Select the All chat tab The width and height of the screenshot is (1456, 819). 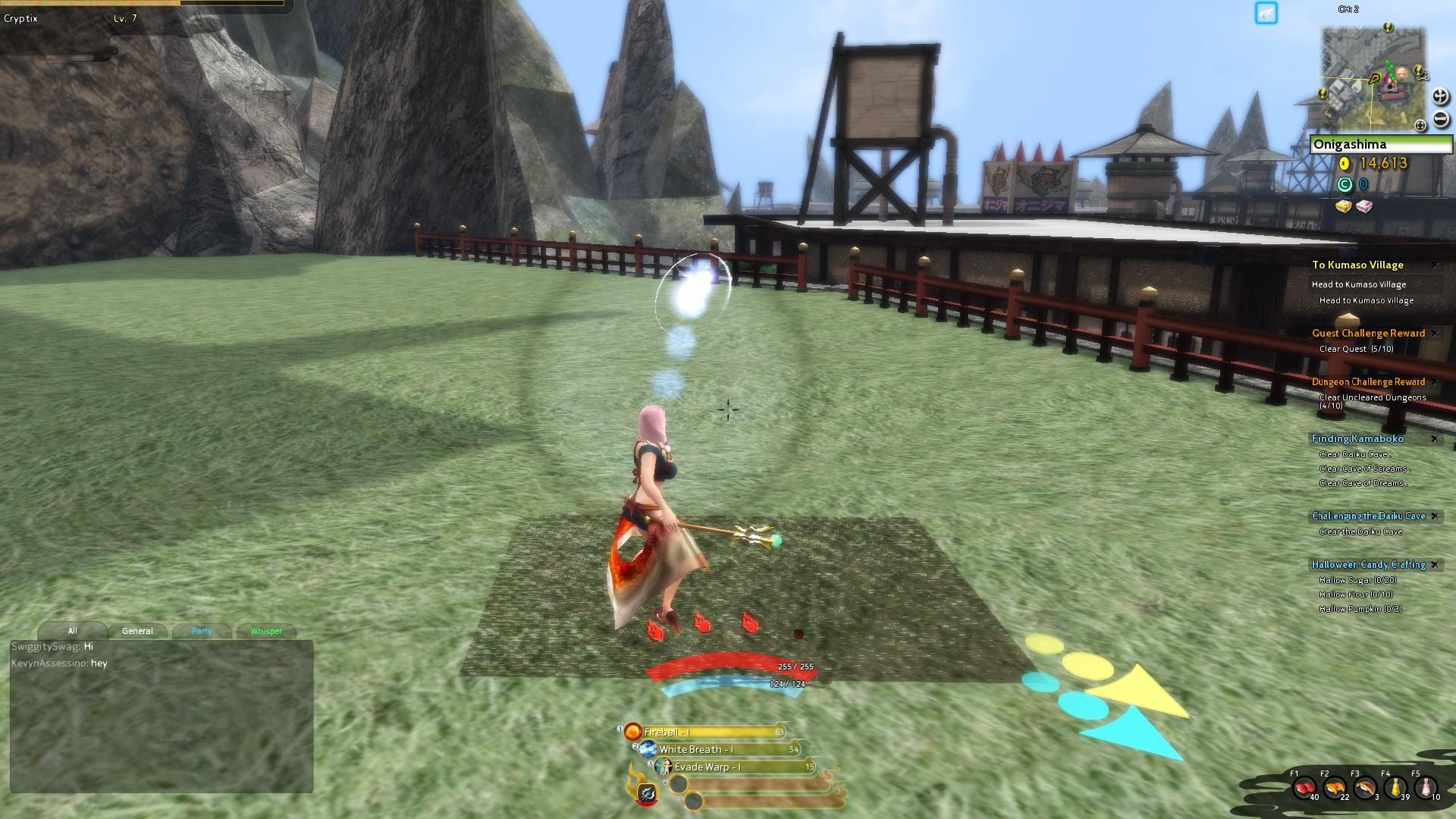(73, 631)
